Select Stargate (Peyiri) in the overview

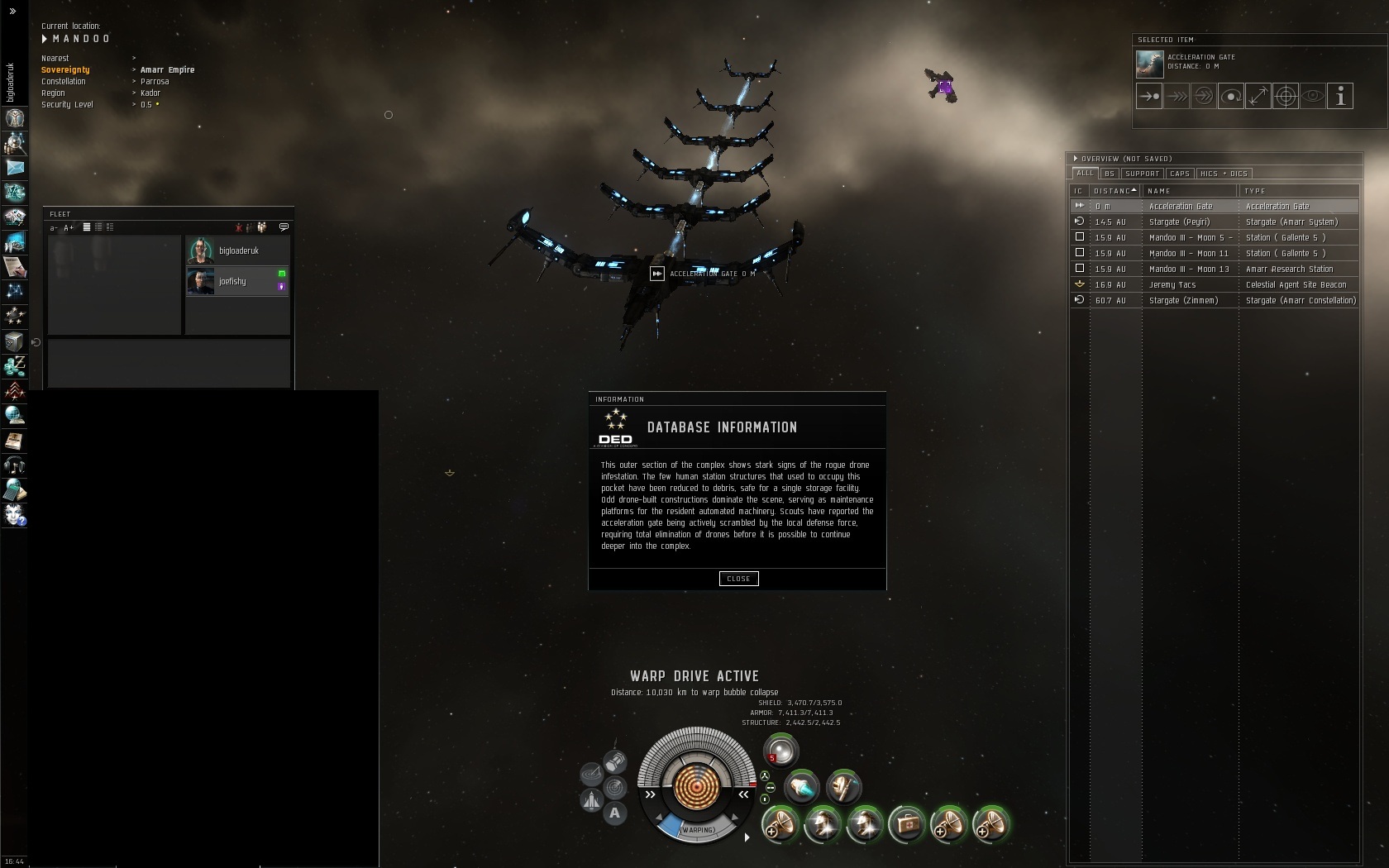point(1179,222)
